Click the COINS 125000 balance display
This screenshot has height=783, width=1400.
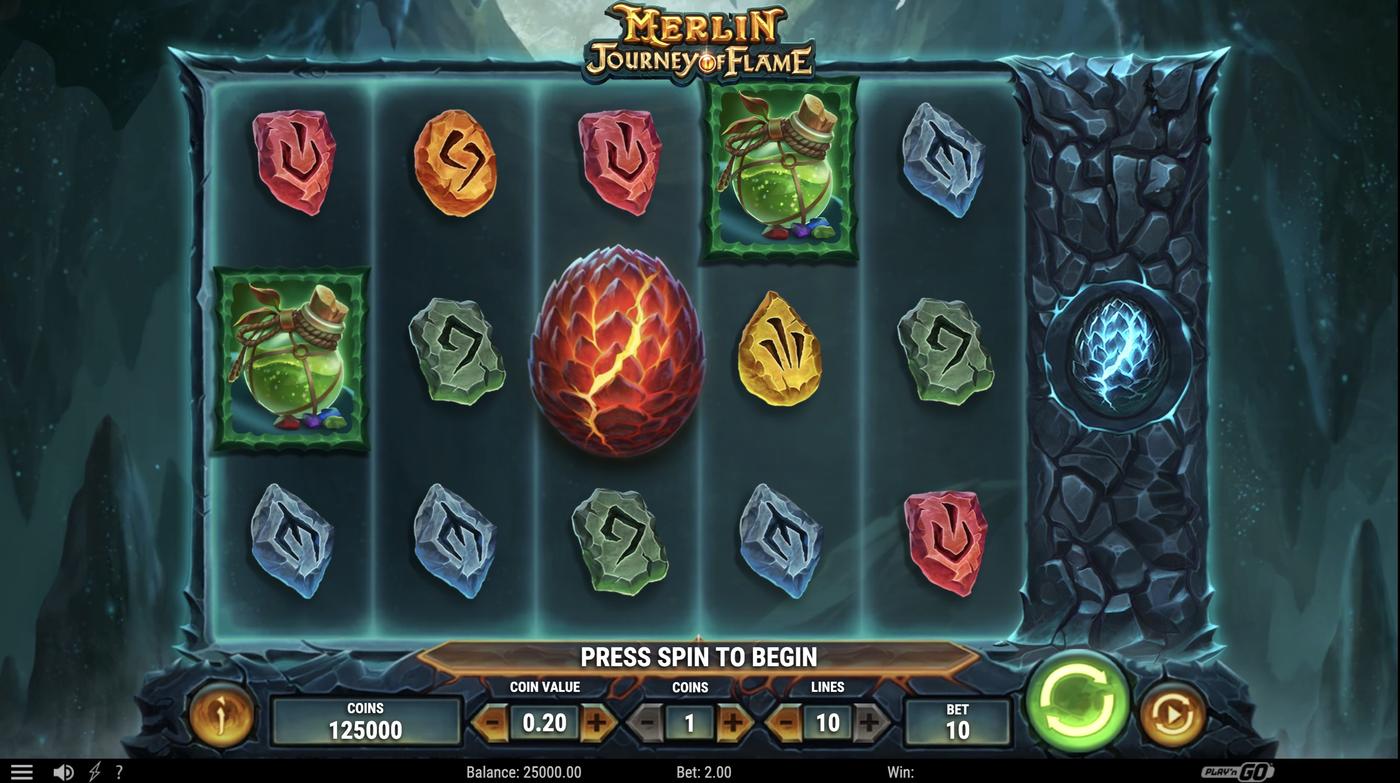tap(365, 719)
